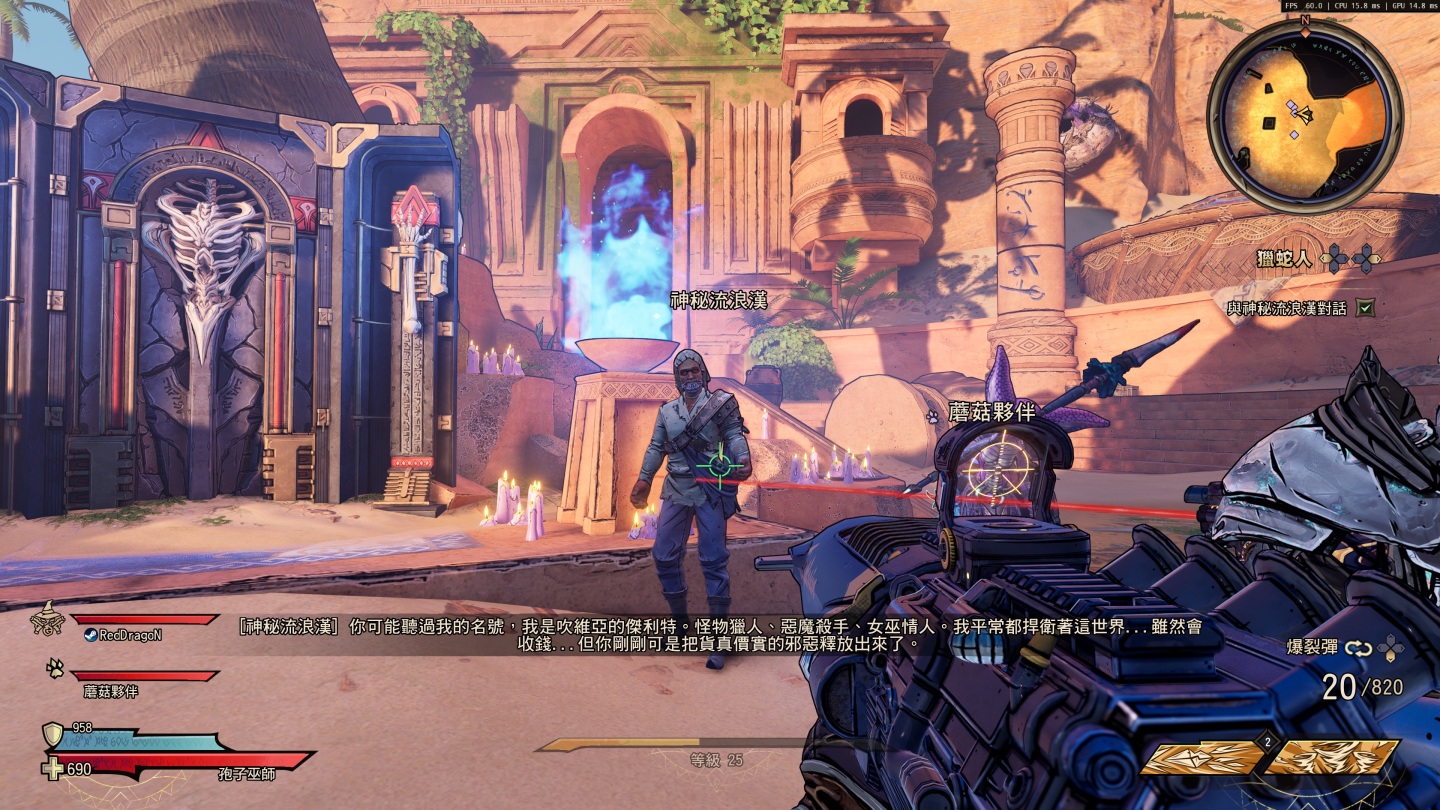Image resolution: width=1440 pixels, height=810 pixels.
Task: Select the 獵蛇人 quest tracker title
Action: coord(1283,260)
